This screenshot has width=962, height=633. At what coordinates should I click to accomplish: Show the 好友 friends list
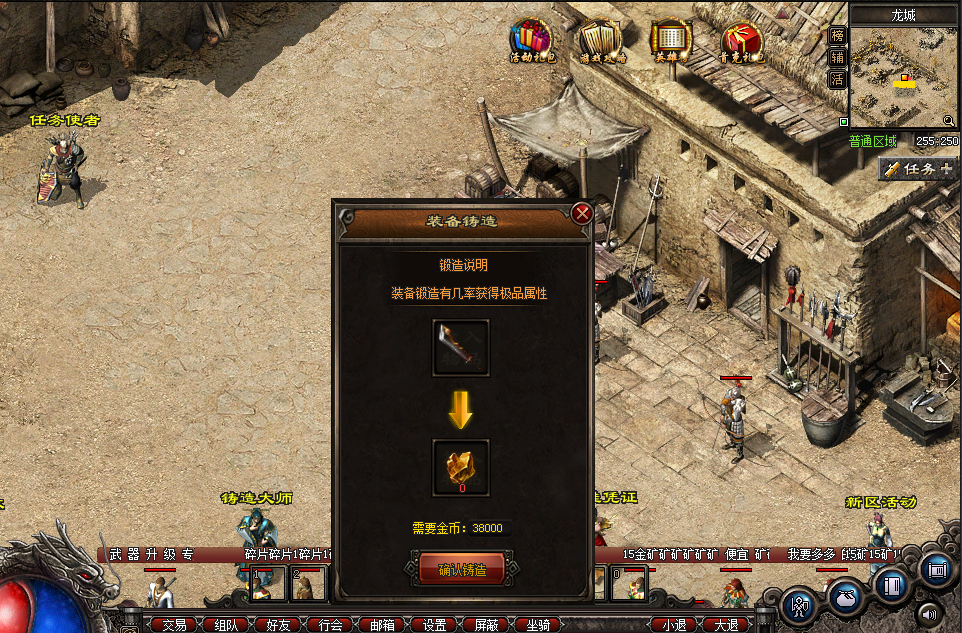(x=279, y=625)
